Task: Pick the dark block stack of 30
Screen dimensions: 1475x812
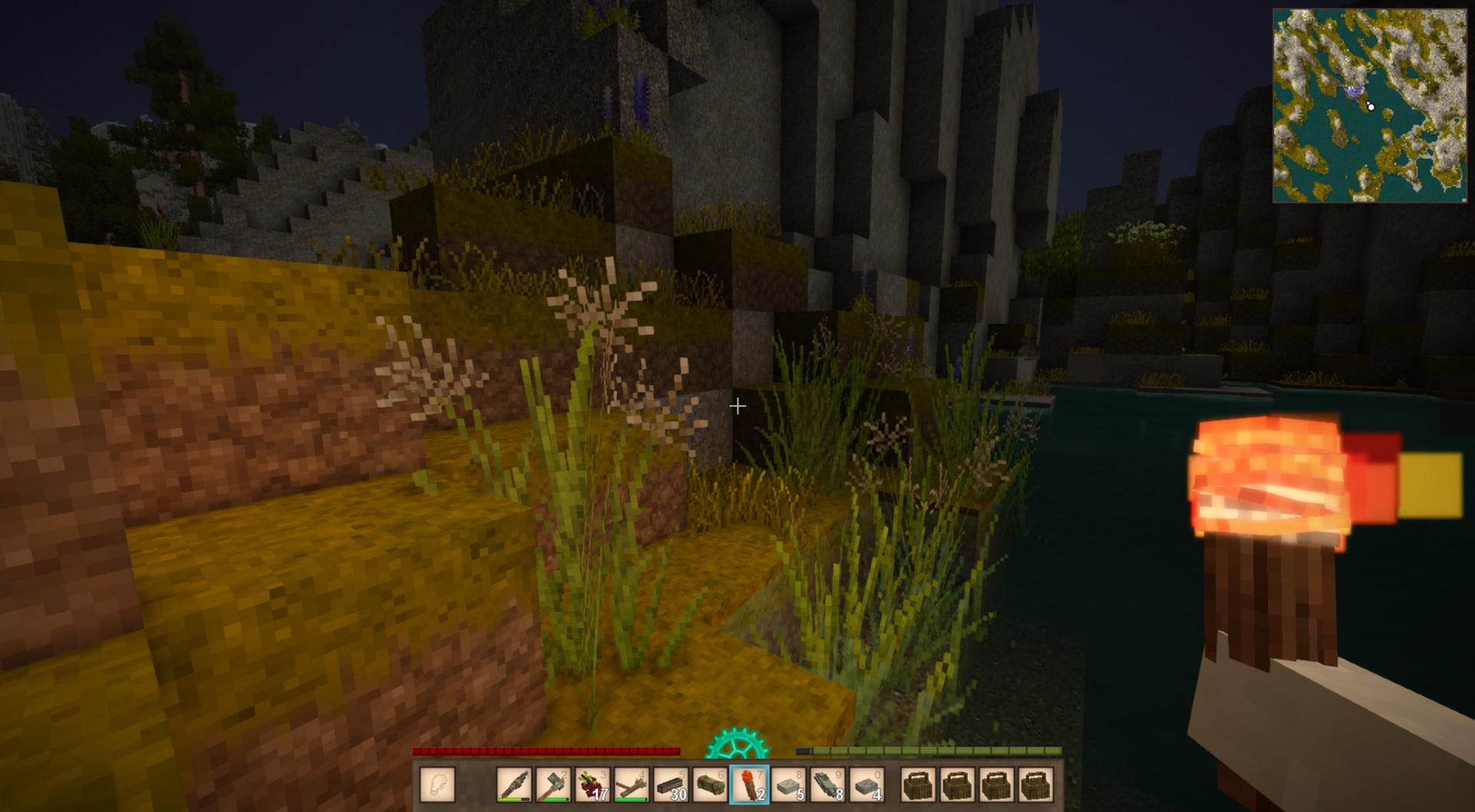Action: [x=671, y=784]
